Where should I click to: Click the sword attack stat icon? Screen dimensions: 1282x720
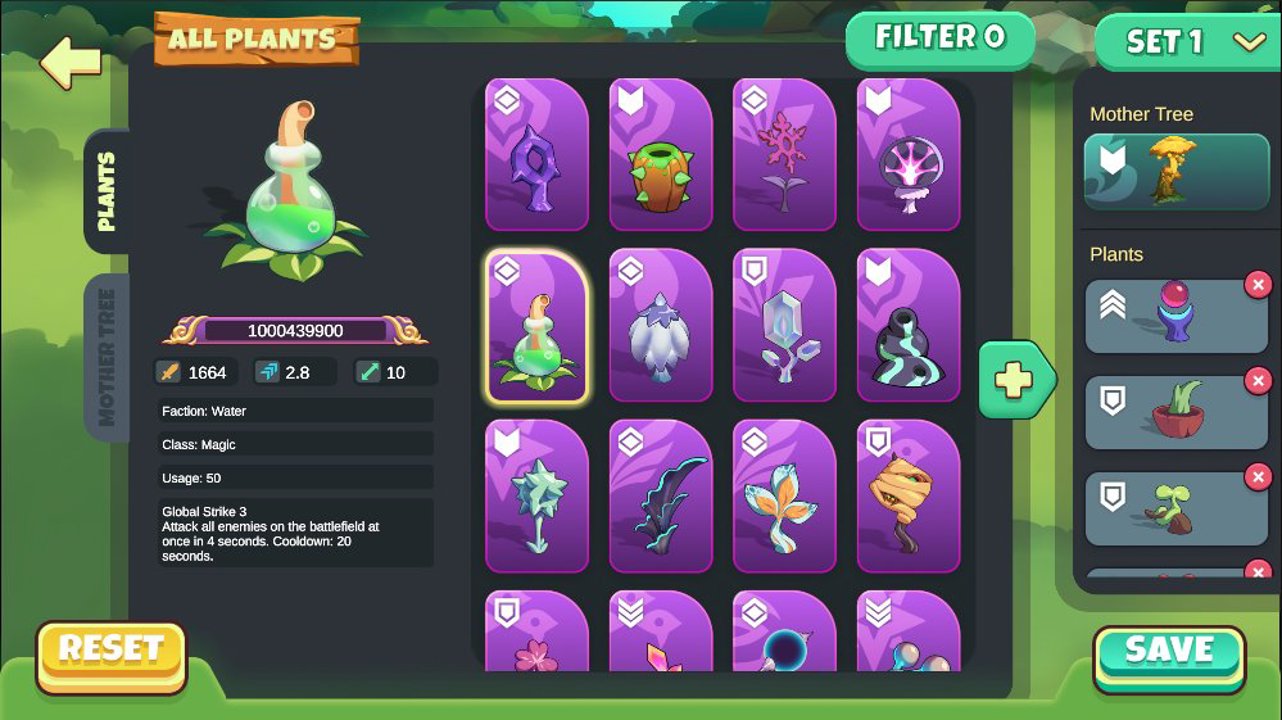pos(170,372)
